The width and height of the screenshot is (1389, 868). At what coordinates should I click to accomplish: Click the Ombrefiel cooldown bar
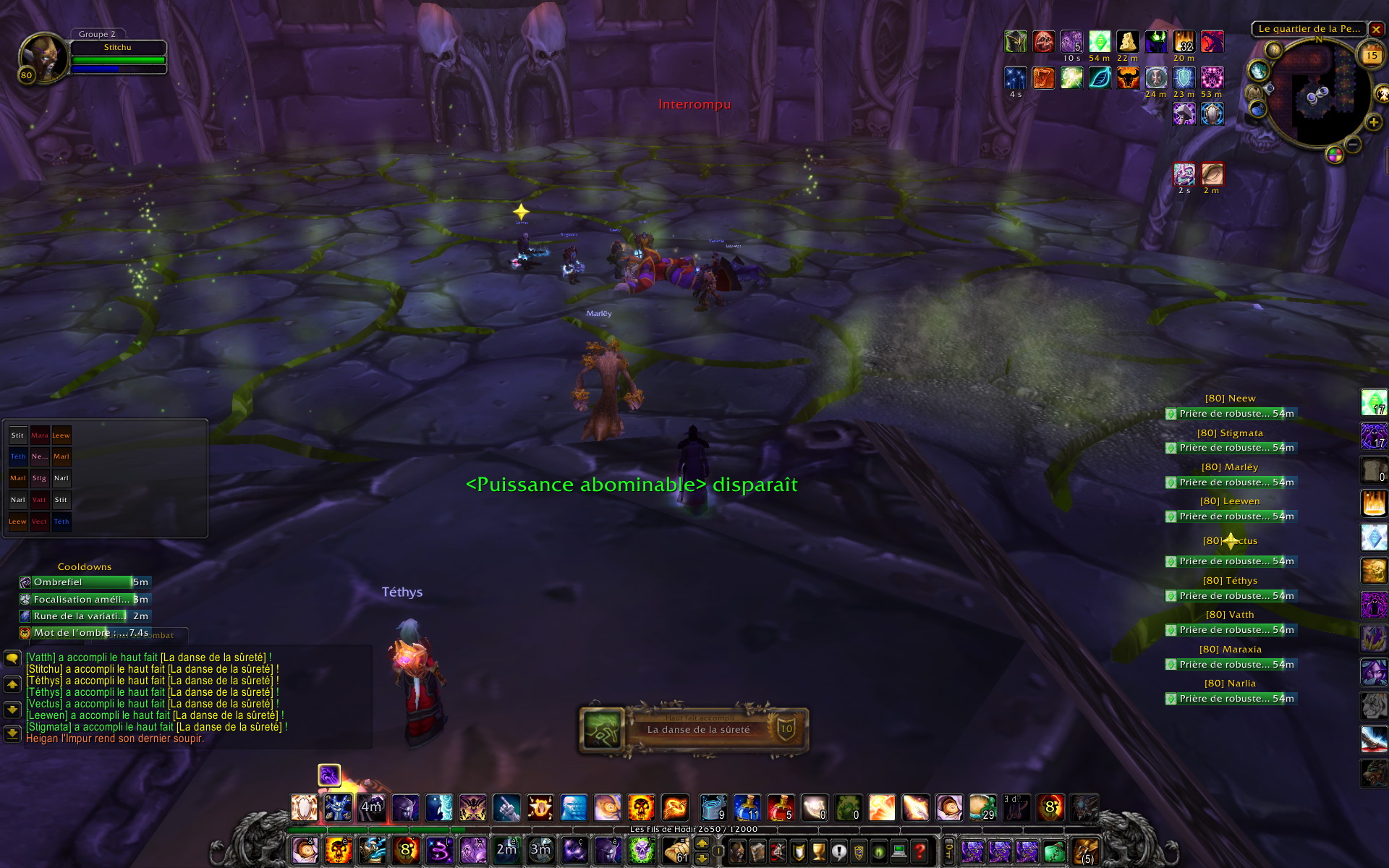[84, 582]
